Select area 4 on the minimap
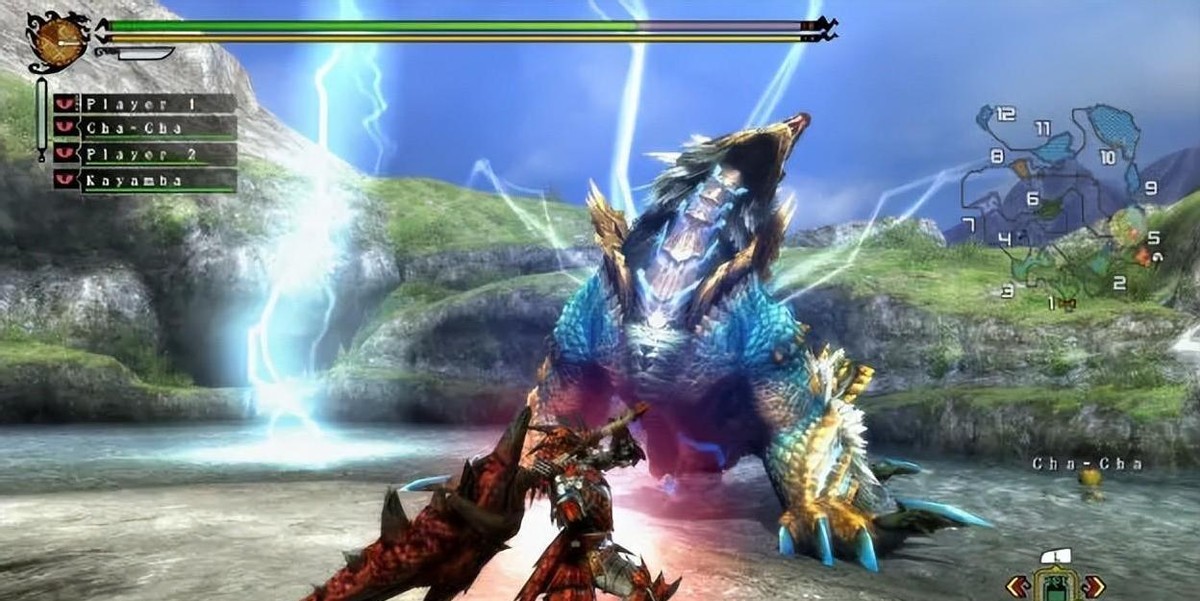Image resolution: width=1200 pixels, height=601 pixels. pos(1004,239)
